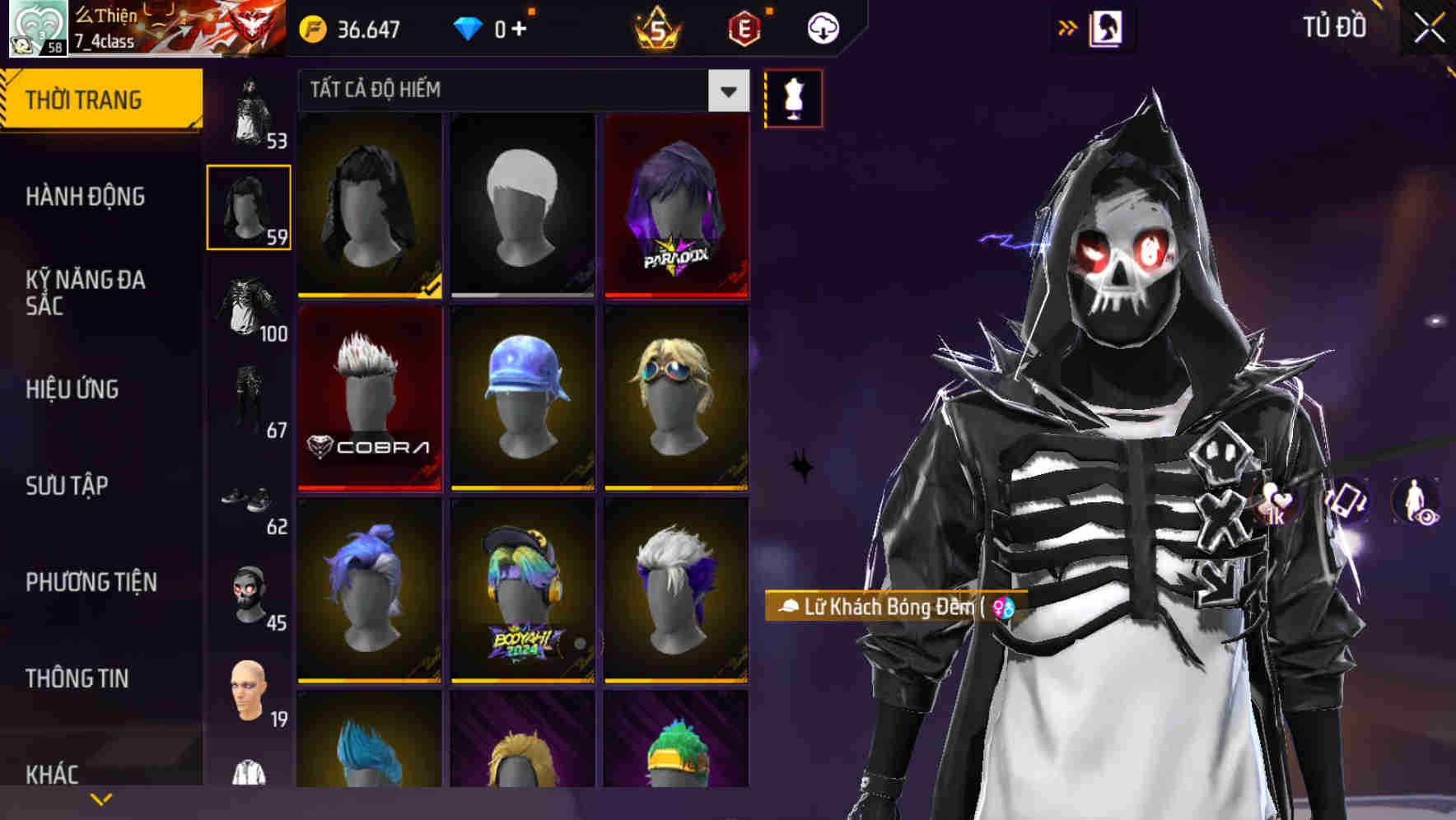Collapse the panel using the double-arrow chevron
The width and height of the screenshot is (1456, 820).
point(1068,26)
